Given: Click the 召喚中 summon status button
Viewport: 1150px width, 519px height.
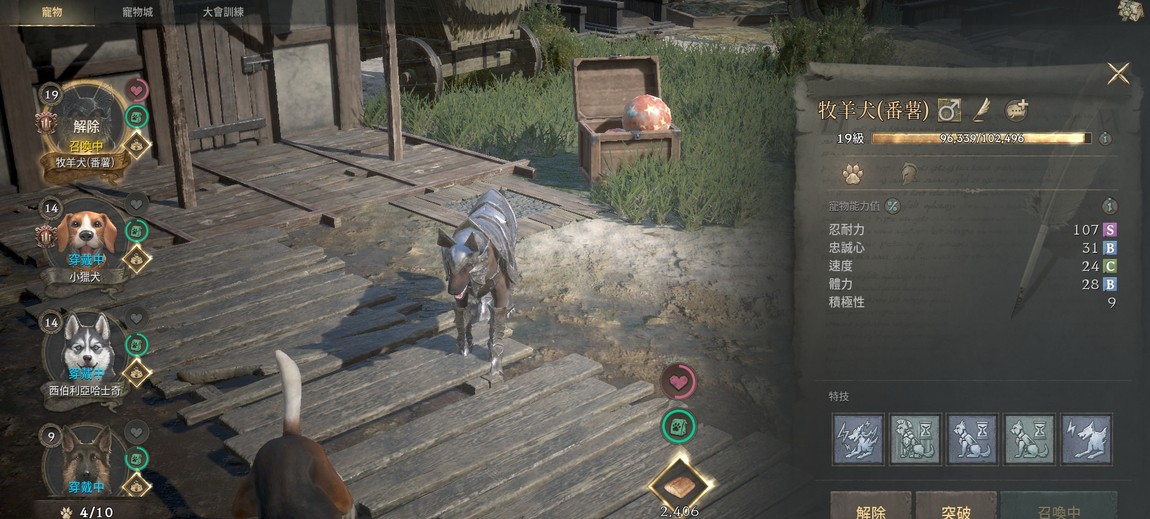Looking at the screenshot, I should coord(1058,510).
